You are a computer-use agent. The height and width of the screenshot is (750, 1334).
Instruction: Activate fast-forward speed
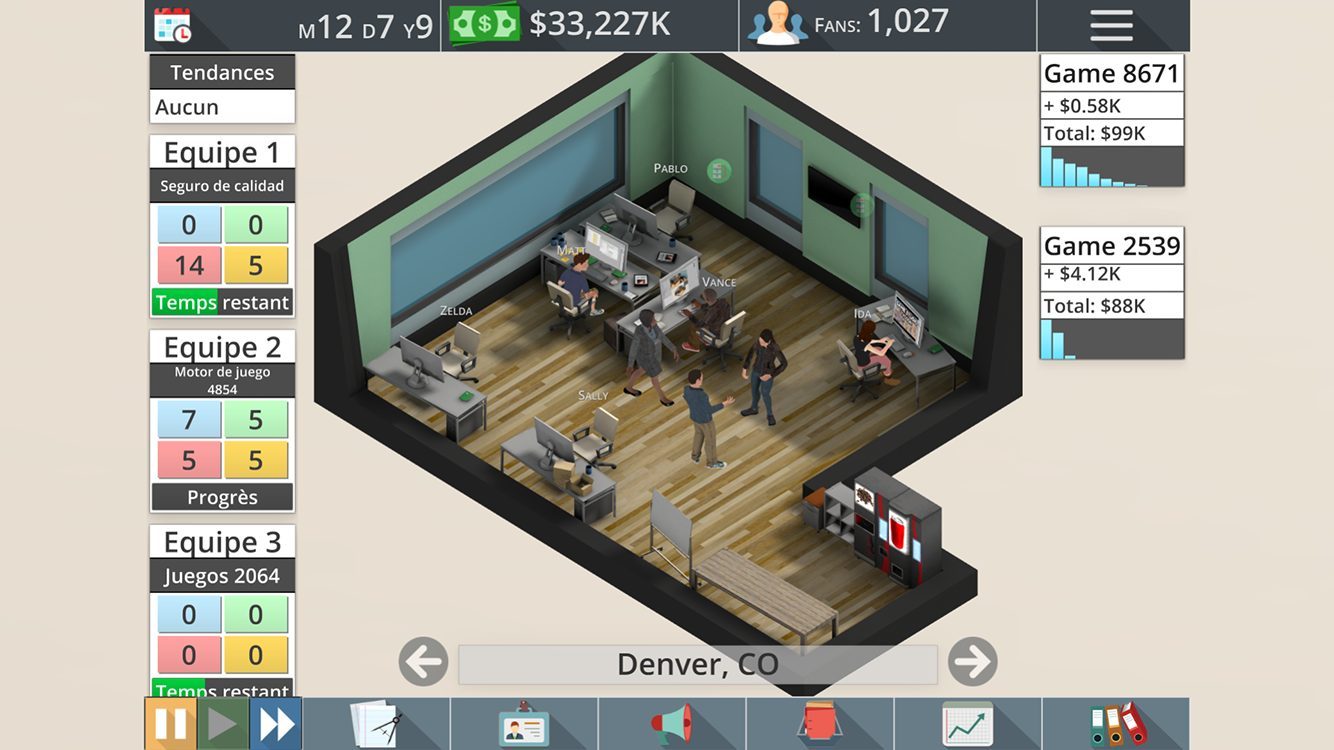click(276, 724)
